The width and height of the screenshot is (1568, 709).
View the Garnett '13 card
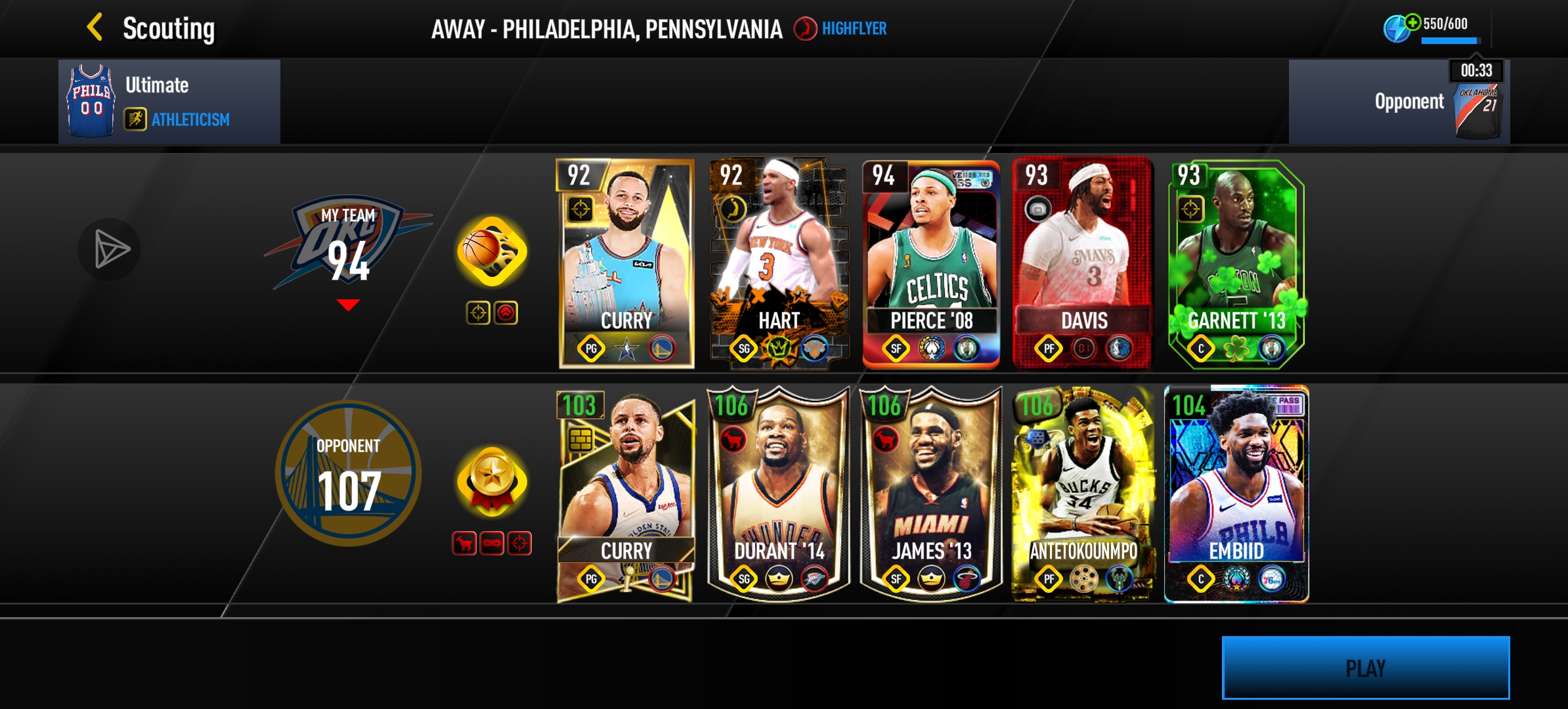click(1236, 263)
